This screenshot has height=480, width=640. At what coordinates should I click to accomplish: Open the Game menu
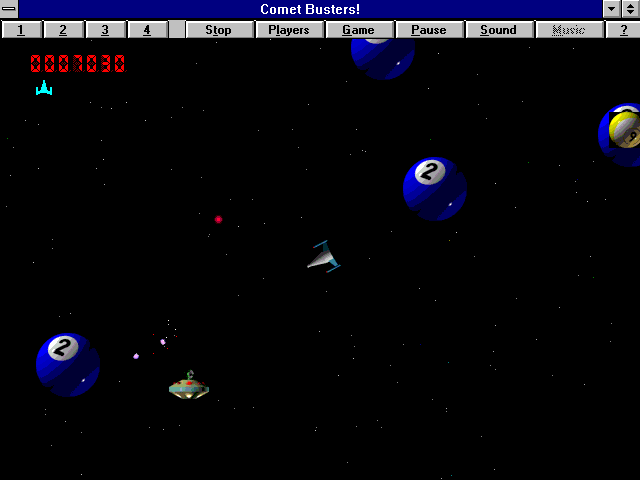click(358, 30)
